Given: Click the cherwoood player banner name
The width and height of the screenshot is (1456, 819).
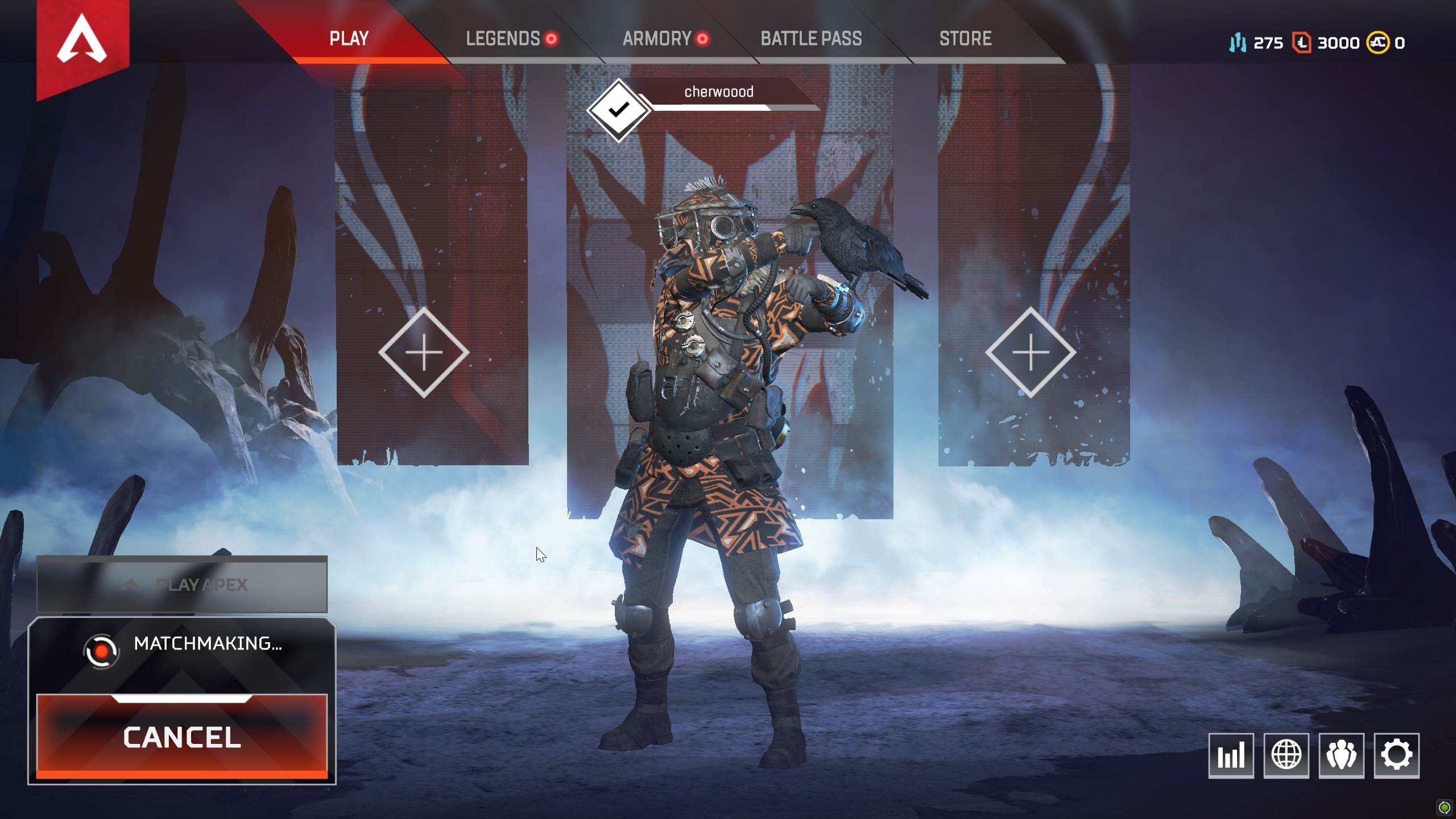Looking at the screenshot, I should click(x=719, y=92).
